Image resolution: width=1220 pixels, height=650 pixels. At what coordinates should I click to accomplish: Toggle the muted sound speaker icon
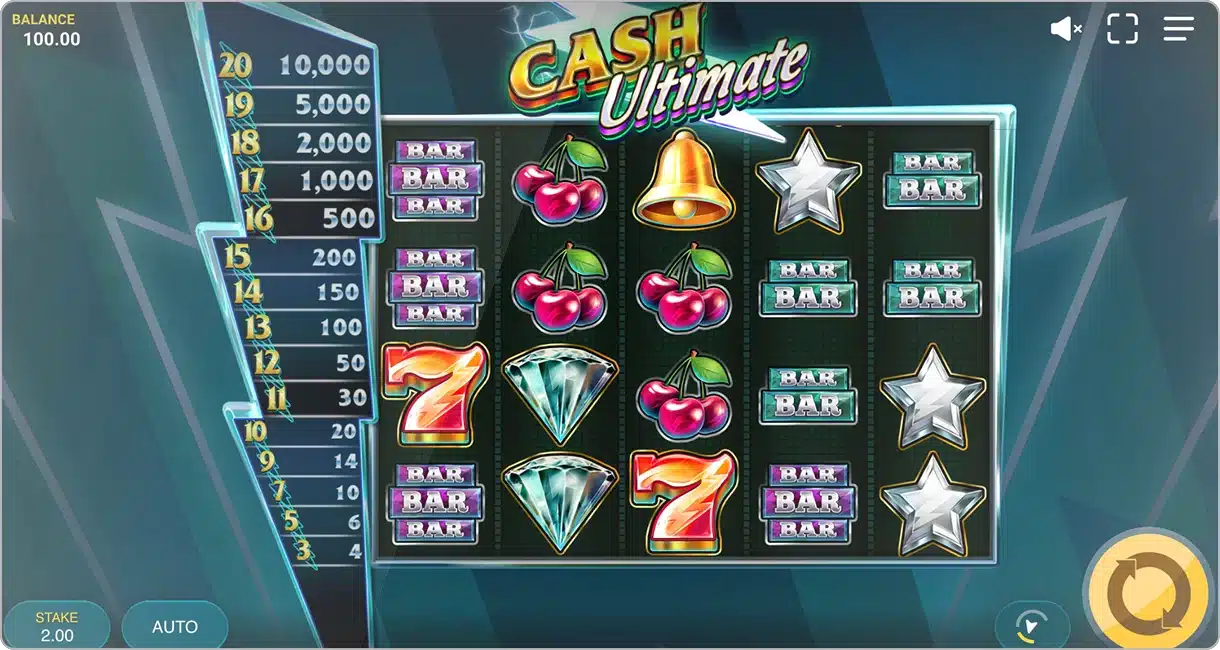[x=1066, y=29]
